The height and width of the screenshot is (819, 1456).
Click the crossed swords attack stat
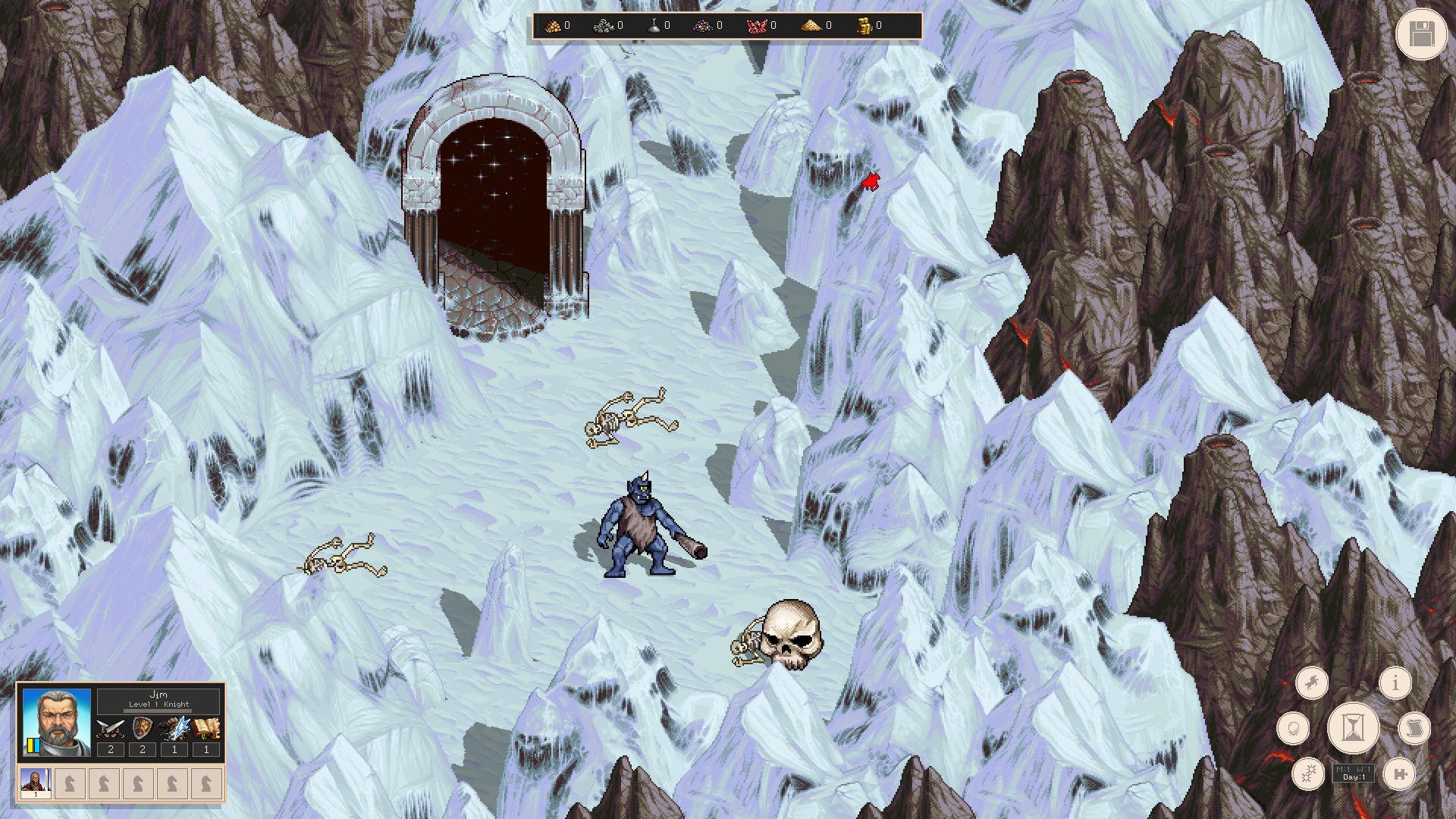[x=110, y=728]
